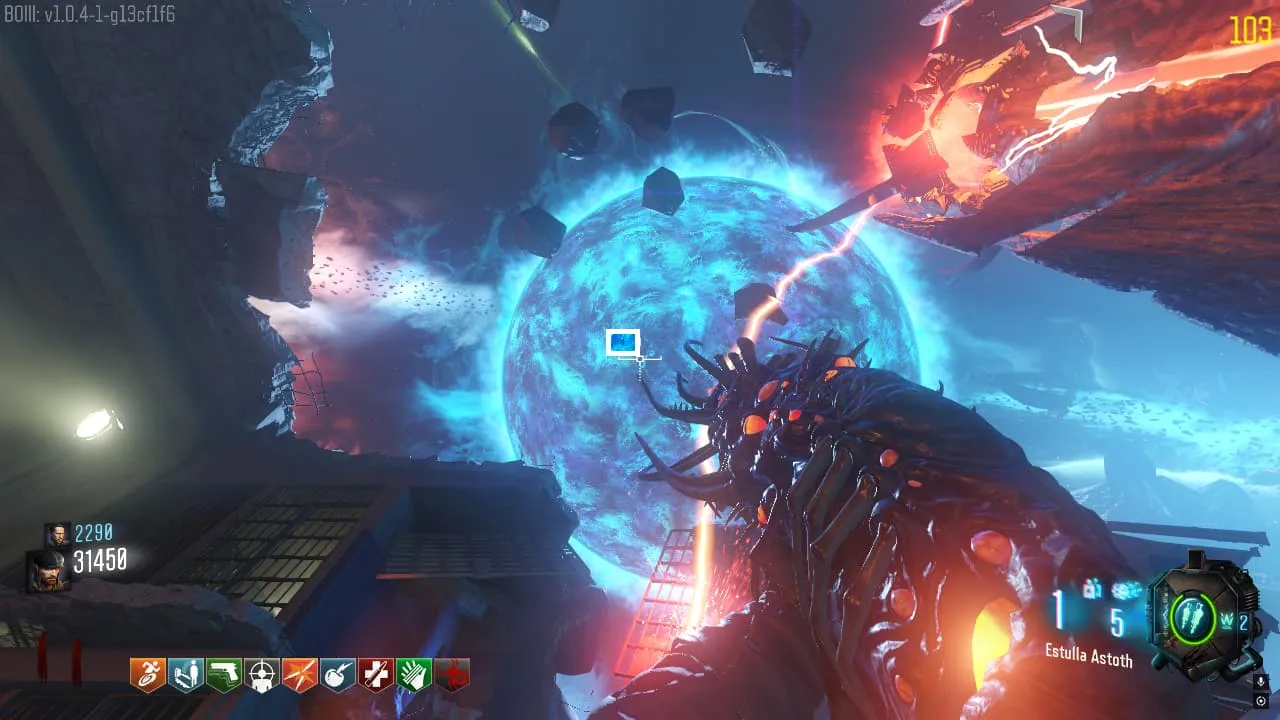Select the top player portrait with 2290 points
The image size is (1280, 720).
click(56, 534)
